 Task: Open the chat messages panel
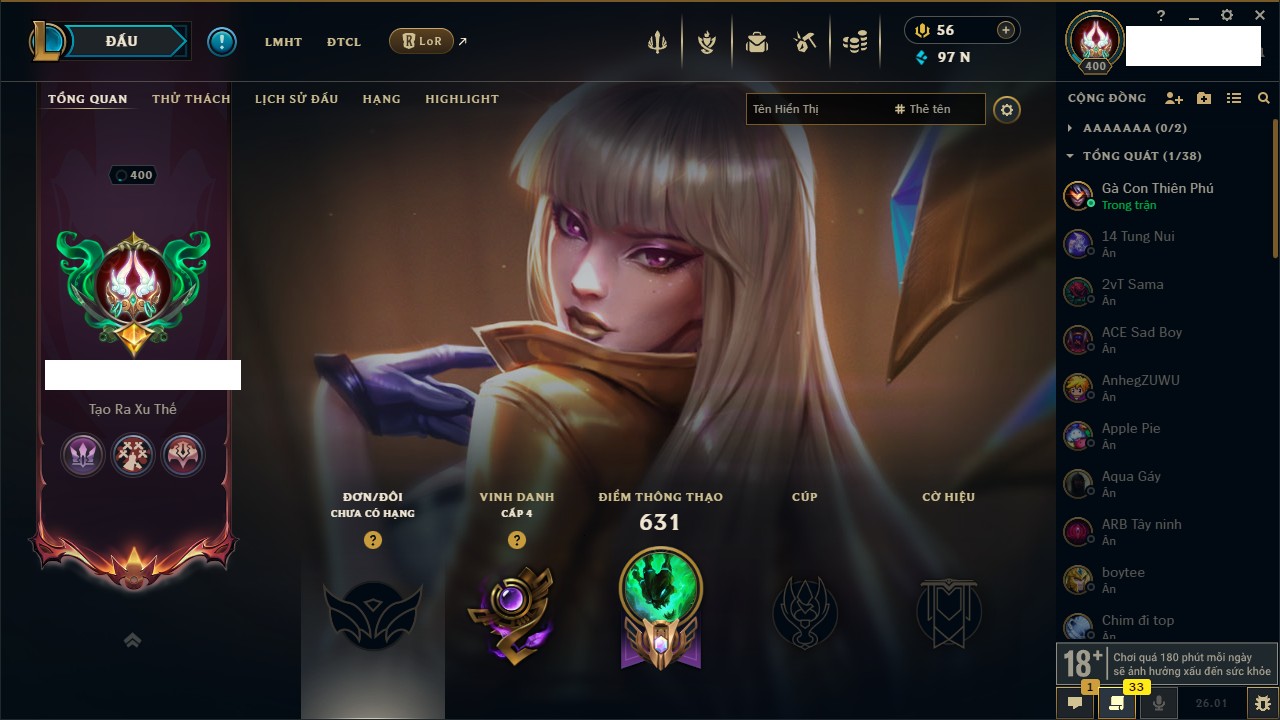coord(1076,703)
